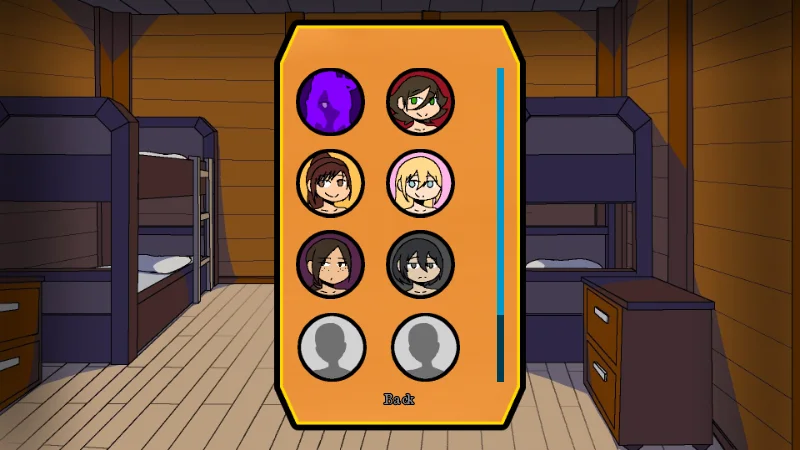Click the Back button
800x450 pixels.
click(399, 399)
